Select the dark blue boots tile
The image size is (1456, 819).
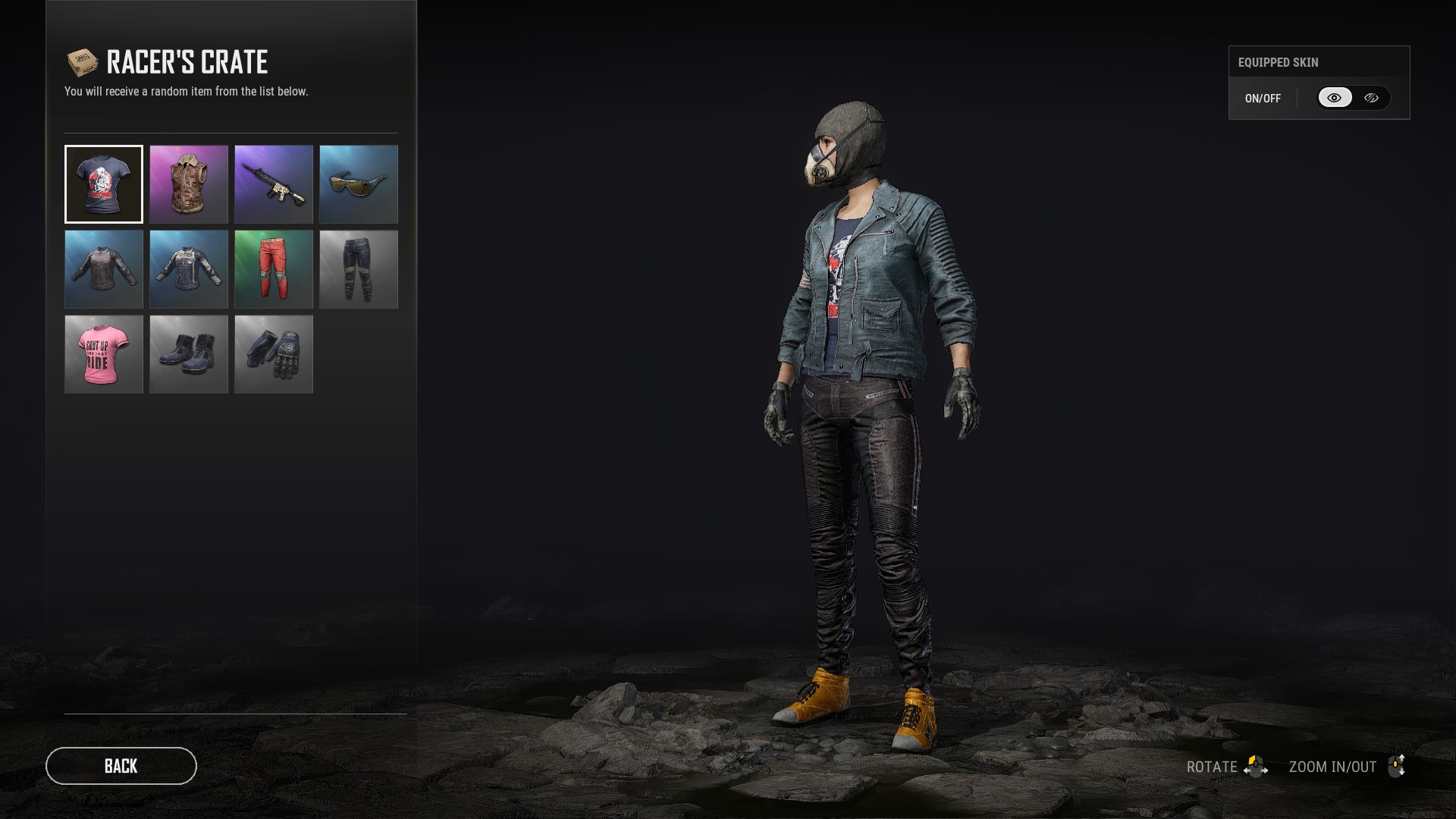189,354
